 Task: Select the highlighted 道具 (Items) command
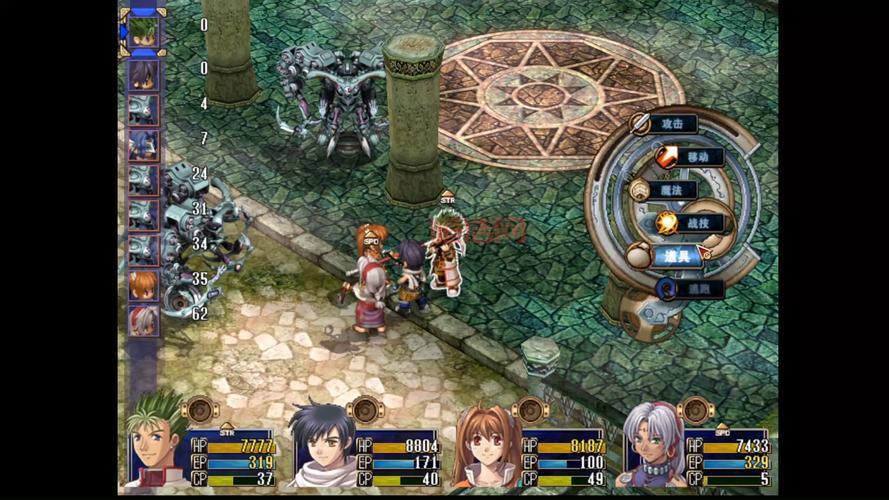(679, 256)
